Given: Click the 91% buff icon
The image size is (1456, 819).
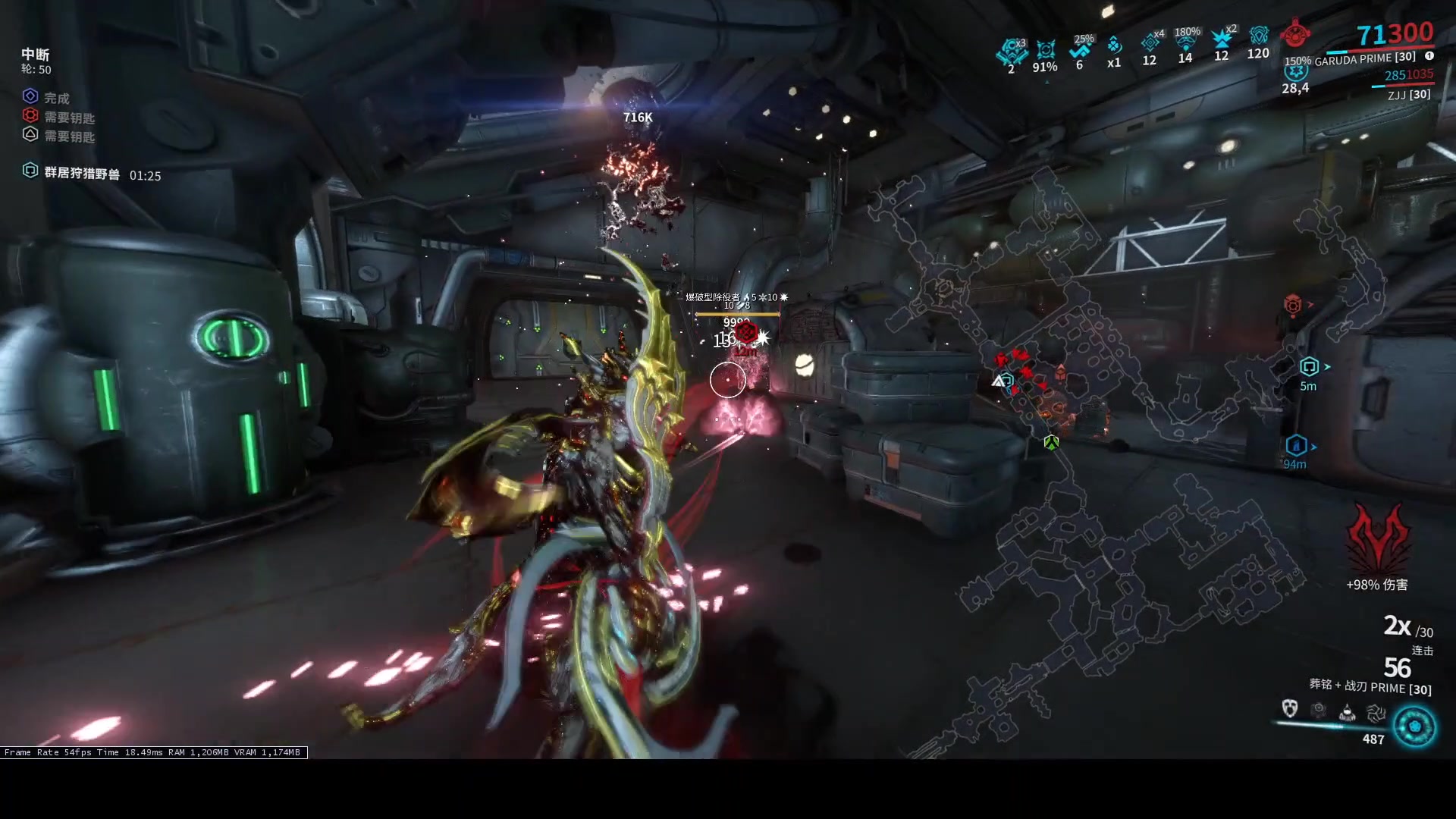Looking at the screenshot, I should pos(1046,50).
